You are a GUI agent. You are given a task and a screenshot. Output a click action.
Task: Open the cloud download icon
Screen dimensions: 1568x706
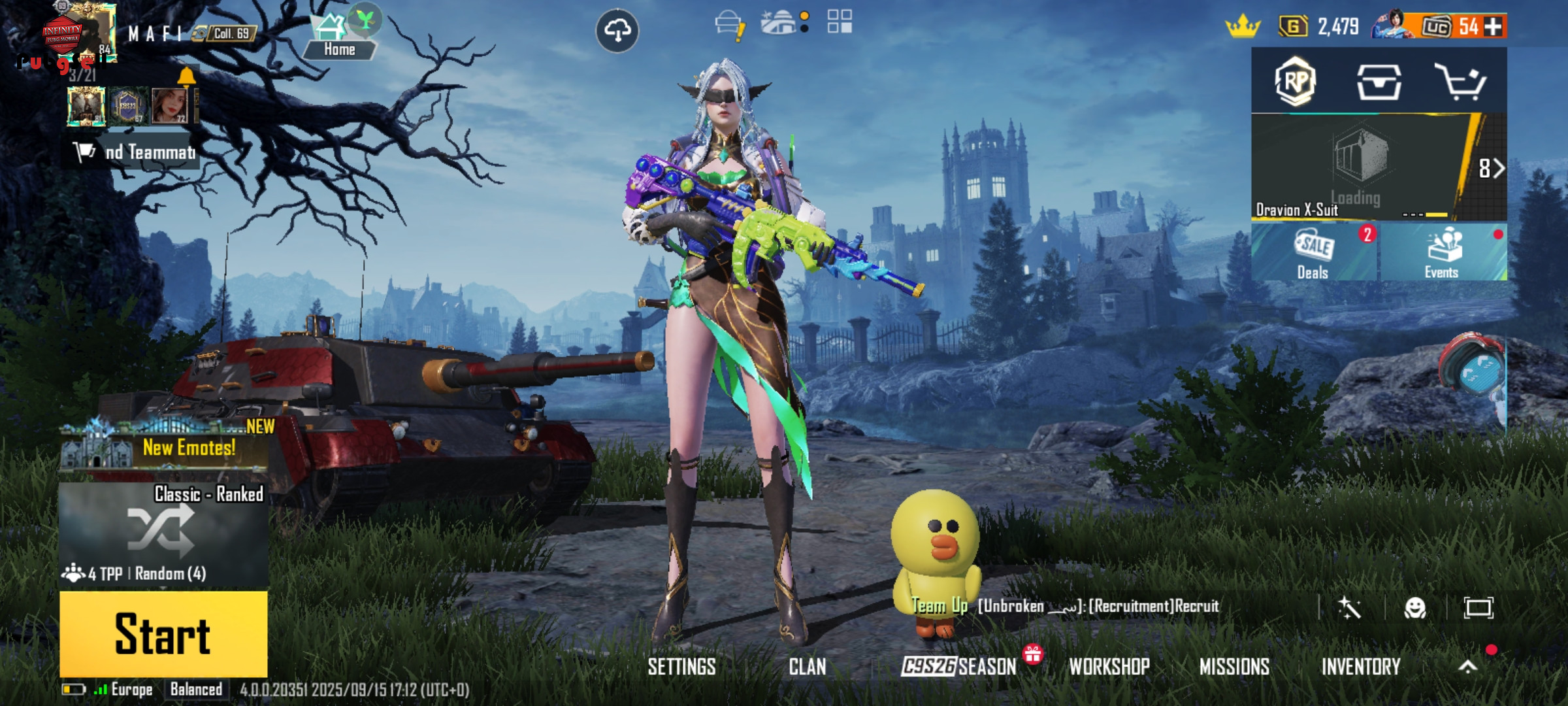[617, 31]
